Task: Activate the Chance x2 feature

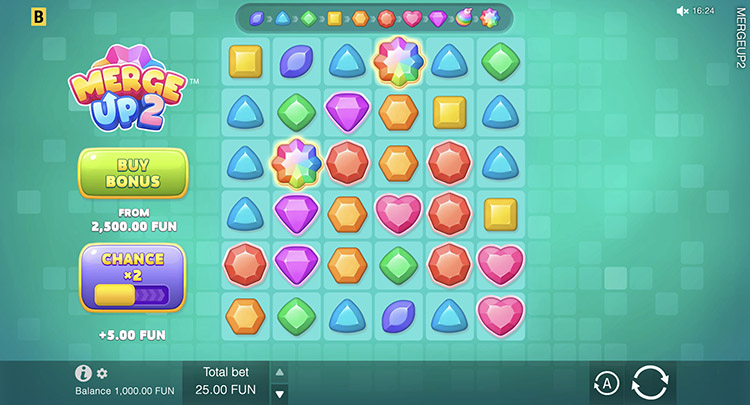Action: coord(132,277)
